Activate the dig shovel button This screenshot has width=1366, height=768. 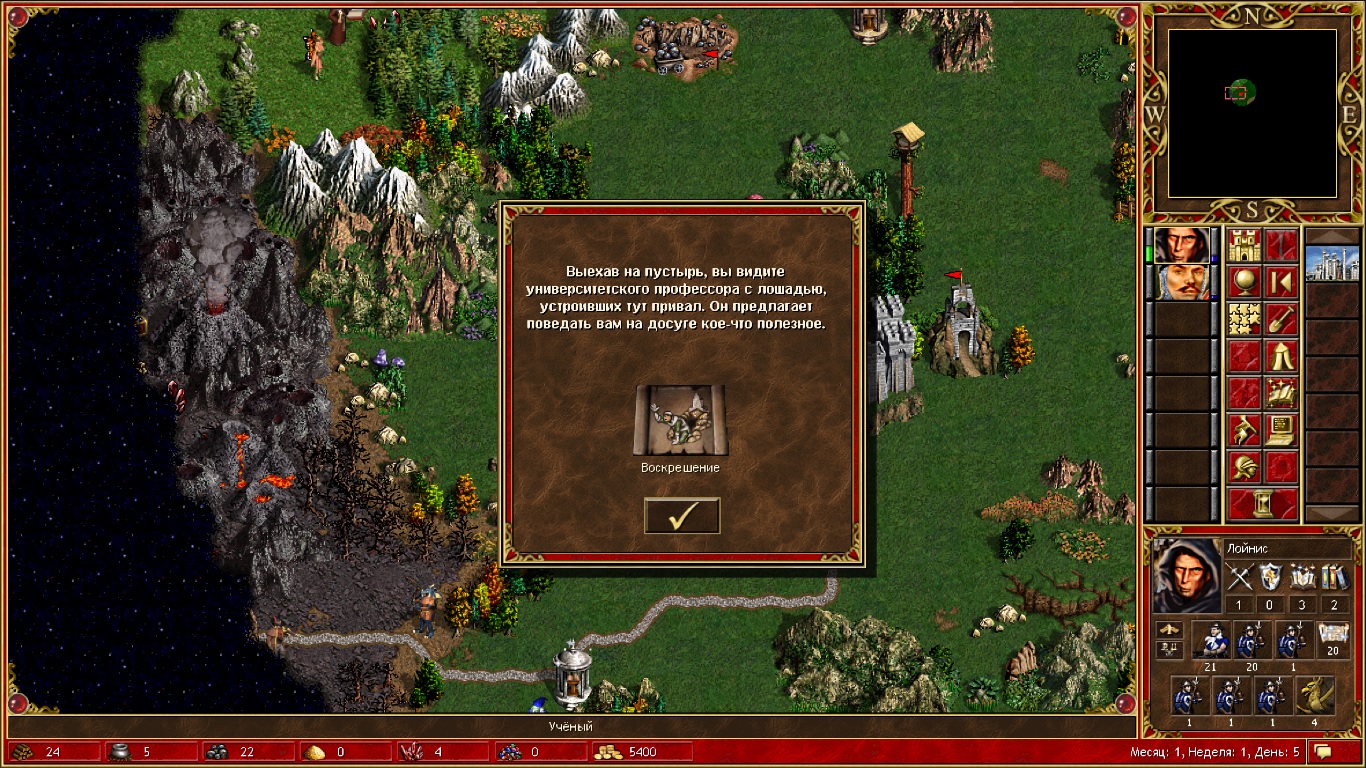(x=1281, y=319)
